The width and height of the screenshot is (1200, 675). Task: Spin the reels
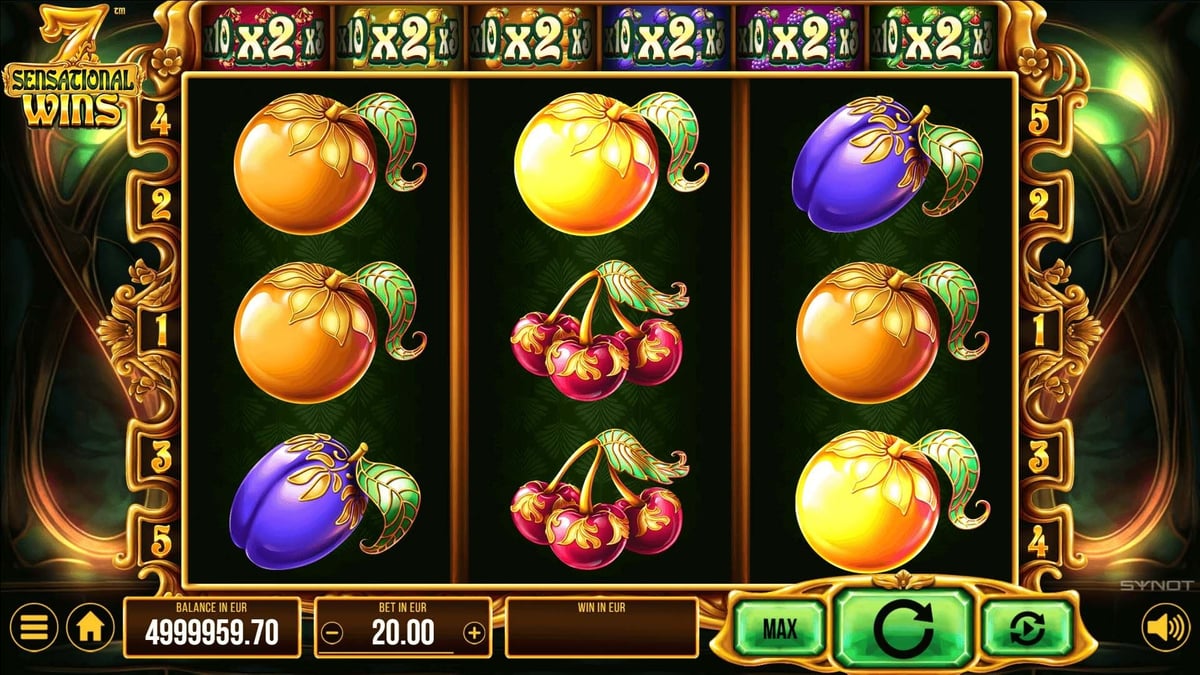pyautogui.click(x=903, y=628)
